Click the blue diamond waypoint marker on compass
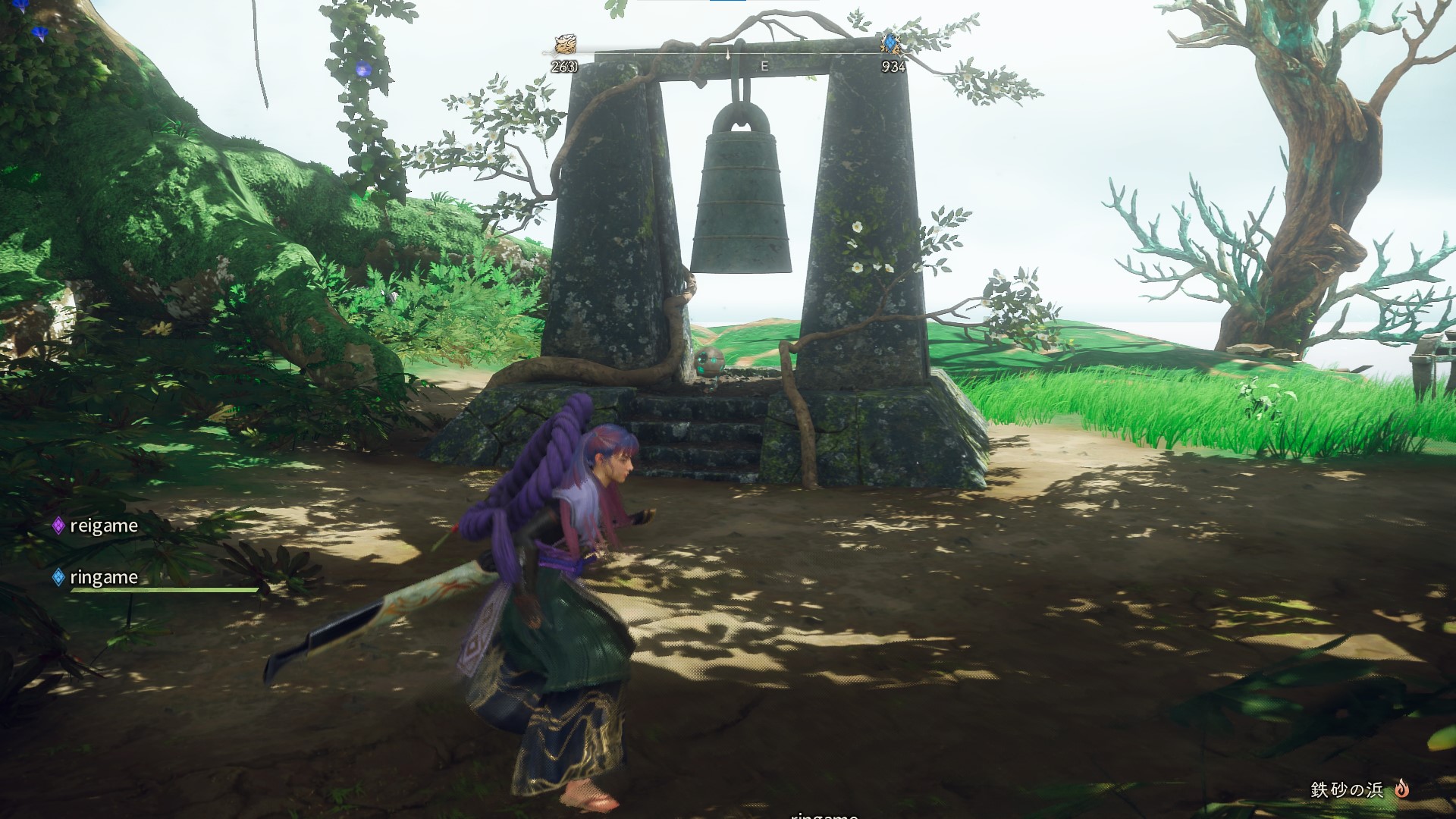The height and width of the screenshot is (819, 1456). coord(890,44)
